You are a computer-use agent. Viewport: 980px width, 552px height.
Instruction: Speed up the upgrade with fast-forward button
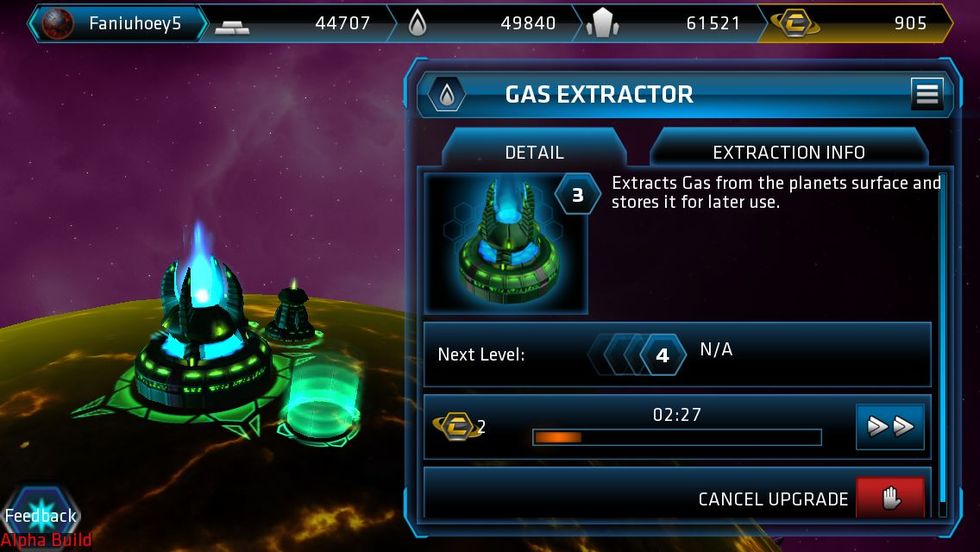pyautogui.click(x=890, y=427)
